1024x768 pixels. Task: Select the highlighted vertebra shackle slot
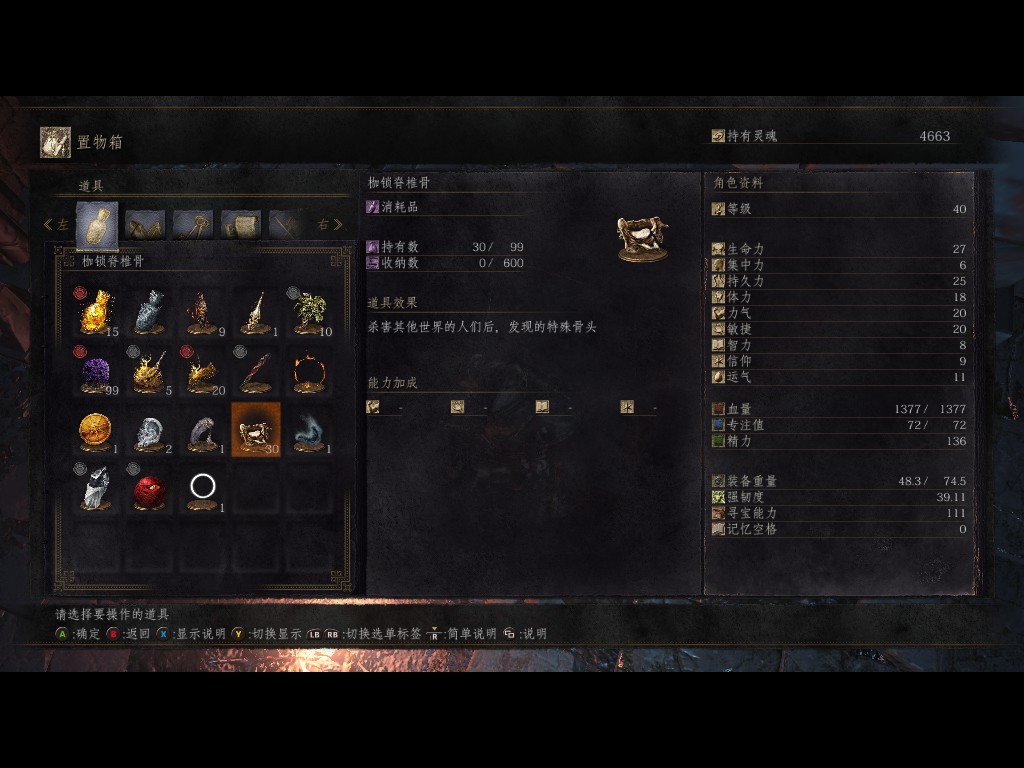(x=256, y=430)
